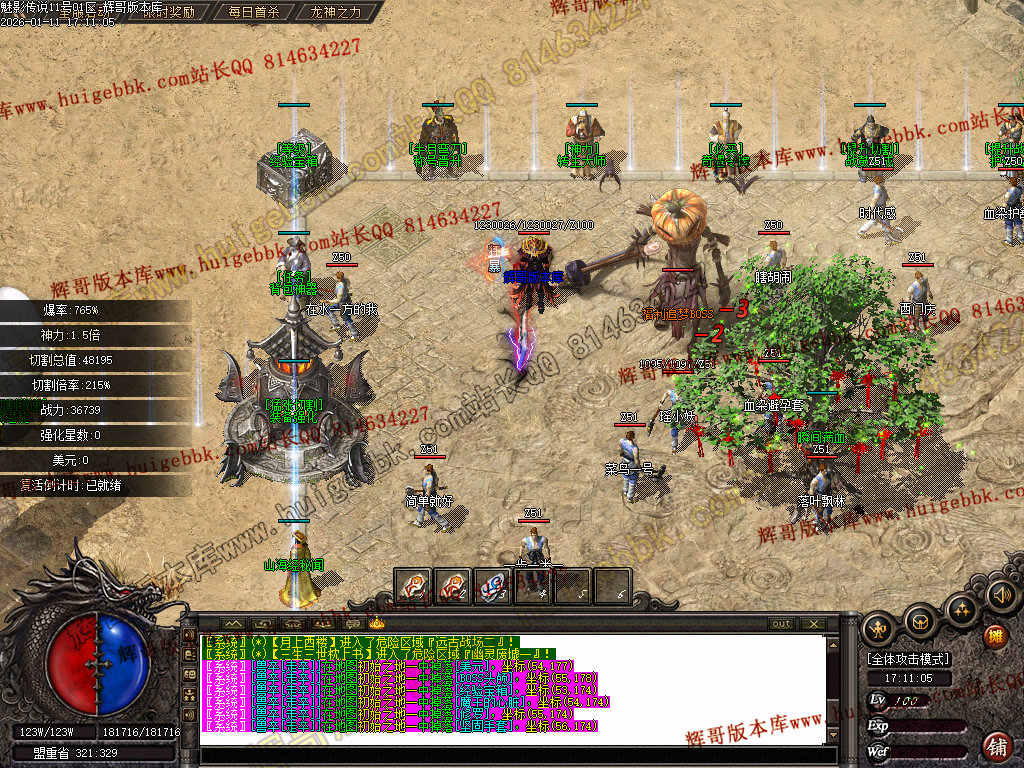
Task: Open the character equipment panel icon
Action: [x=880, y=629]
